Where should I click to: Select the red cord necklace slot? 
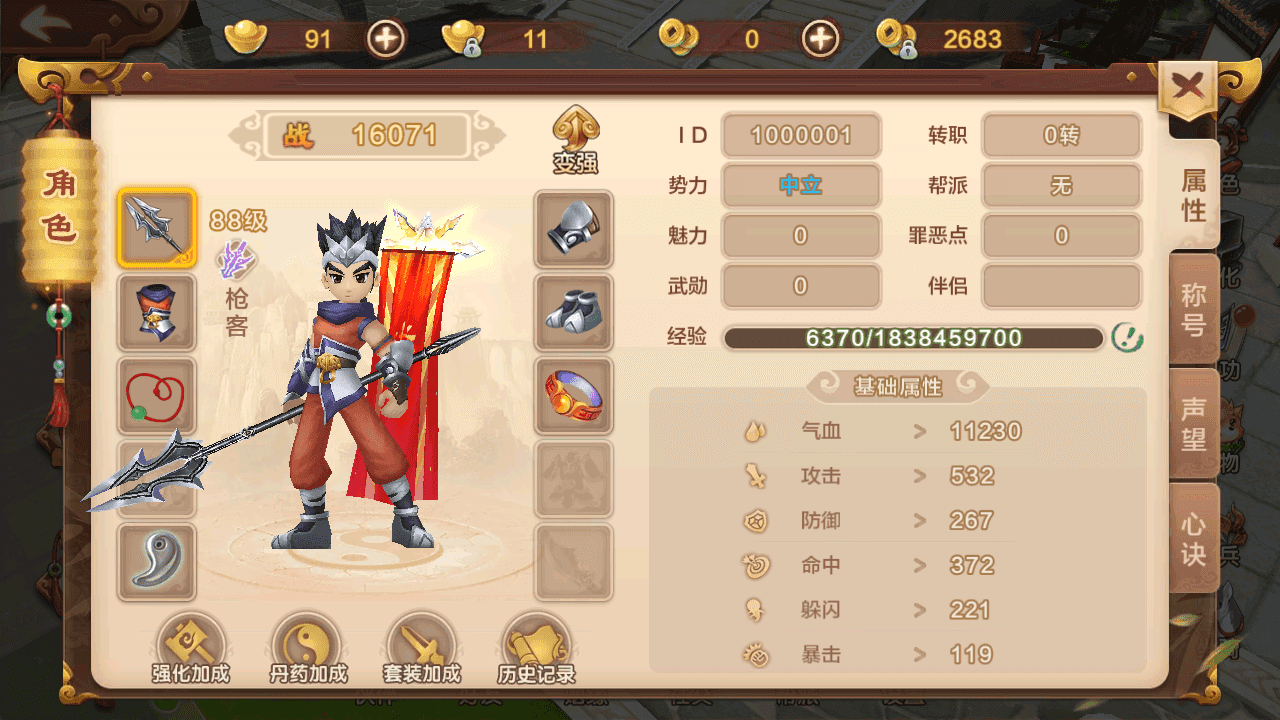tap(156, 395)
